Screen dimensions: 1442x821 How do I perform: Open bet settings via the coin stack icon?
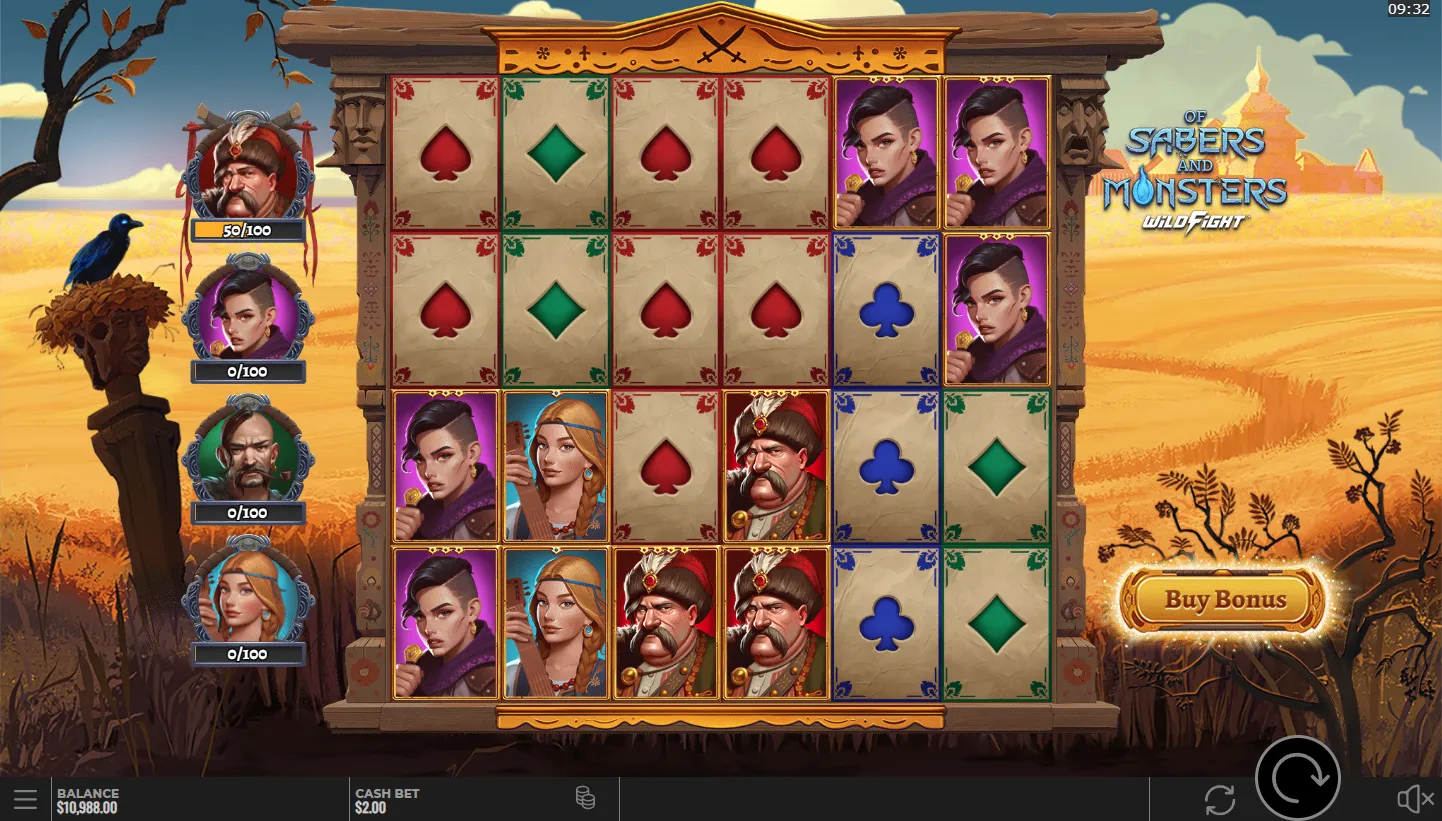click(x=585, y=798)
